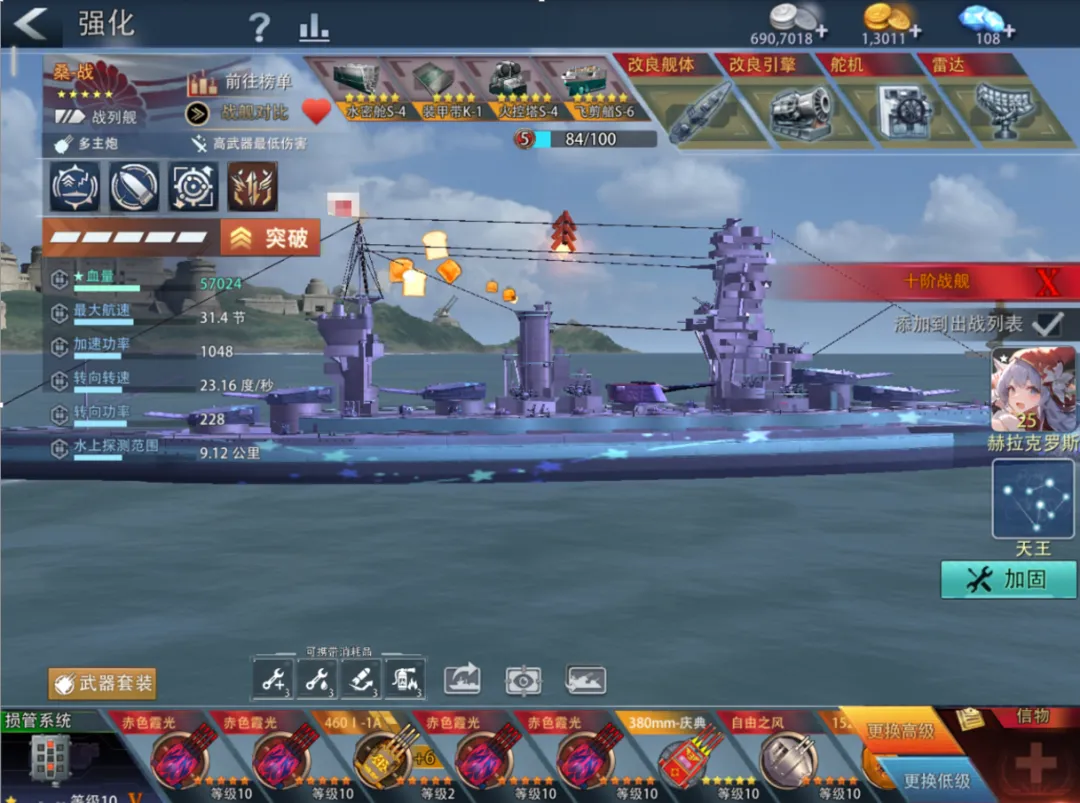Add diamonds with the plus button
The height and width of the screenshot is (803, 1080).
point(1007,31)
